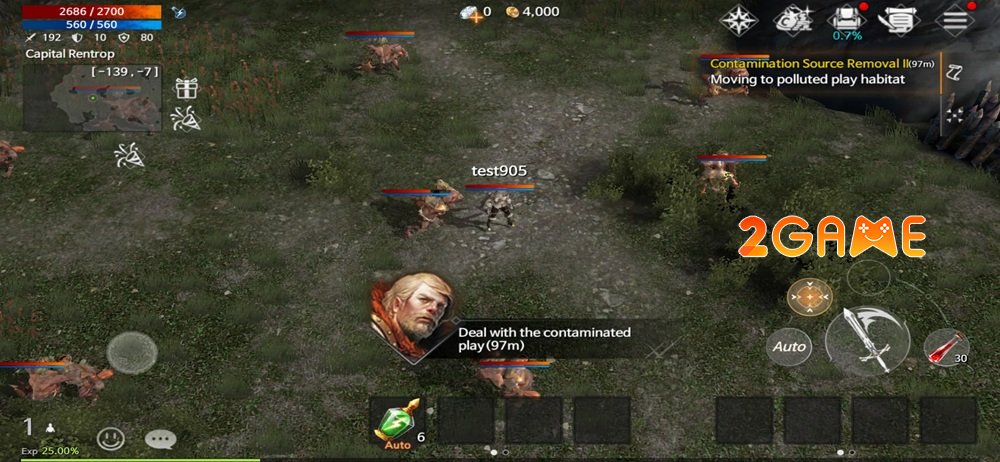
Task: Activate the orange target-lock crosshair button
Action: click(810, 296)
